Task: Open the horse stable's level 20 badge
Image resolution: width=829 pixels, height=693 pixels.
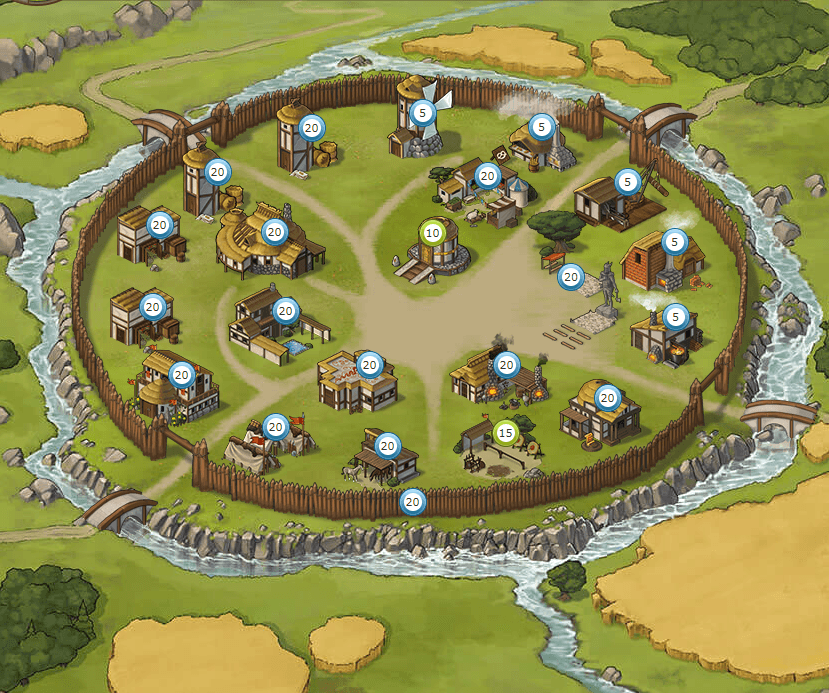Action: (x=388, y=445)
